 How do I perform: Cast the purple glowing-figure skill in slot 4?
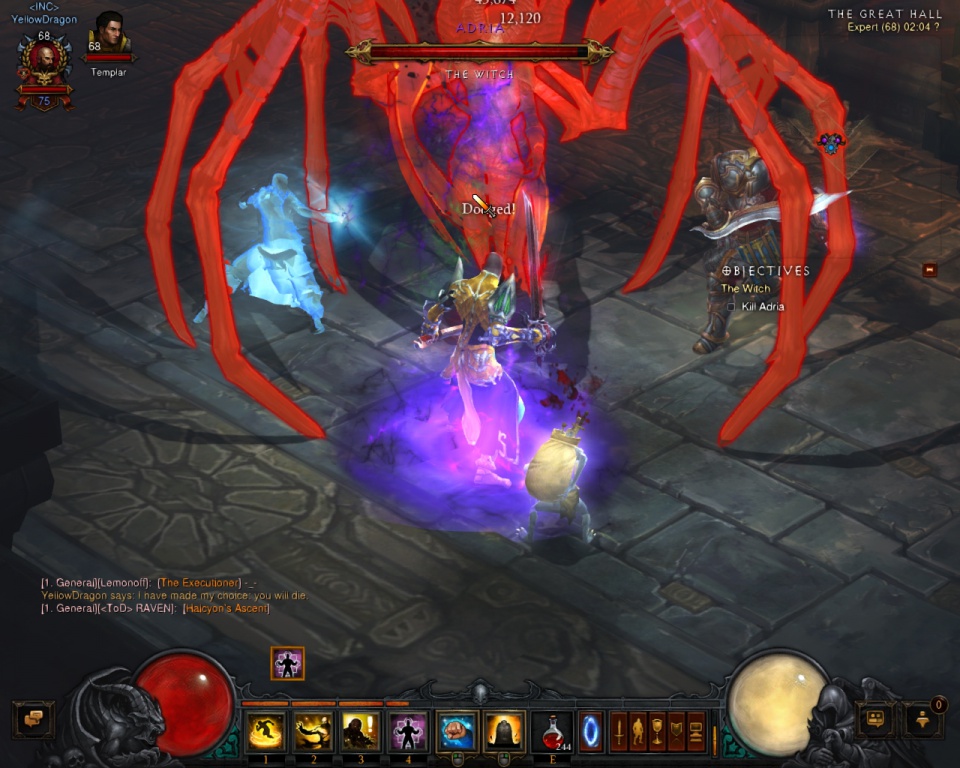click(408, 731)
